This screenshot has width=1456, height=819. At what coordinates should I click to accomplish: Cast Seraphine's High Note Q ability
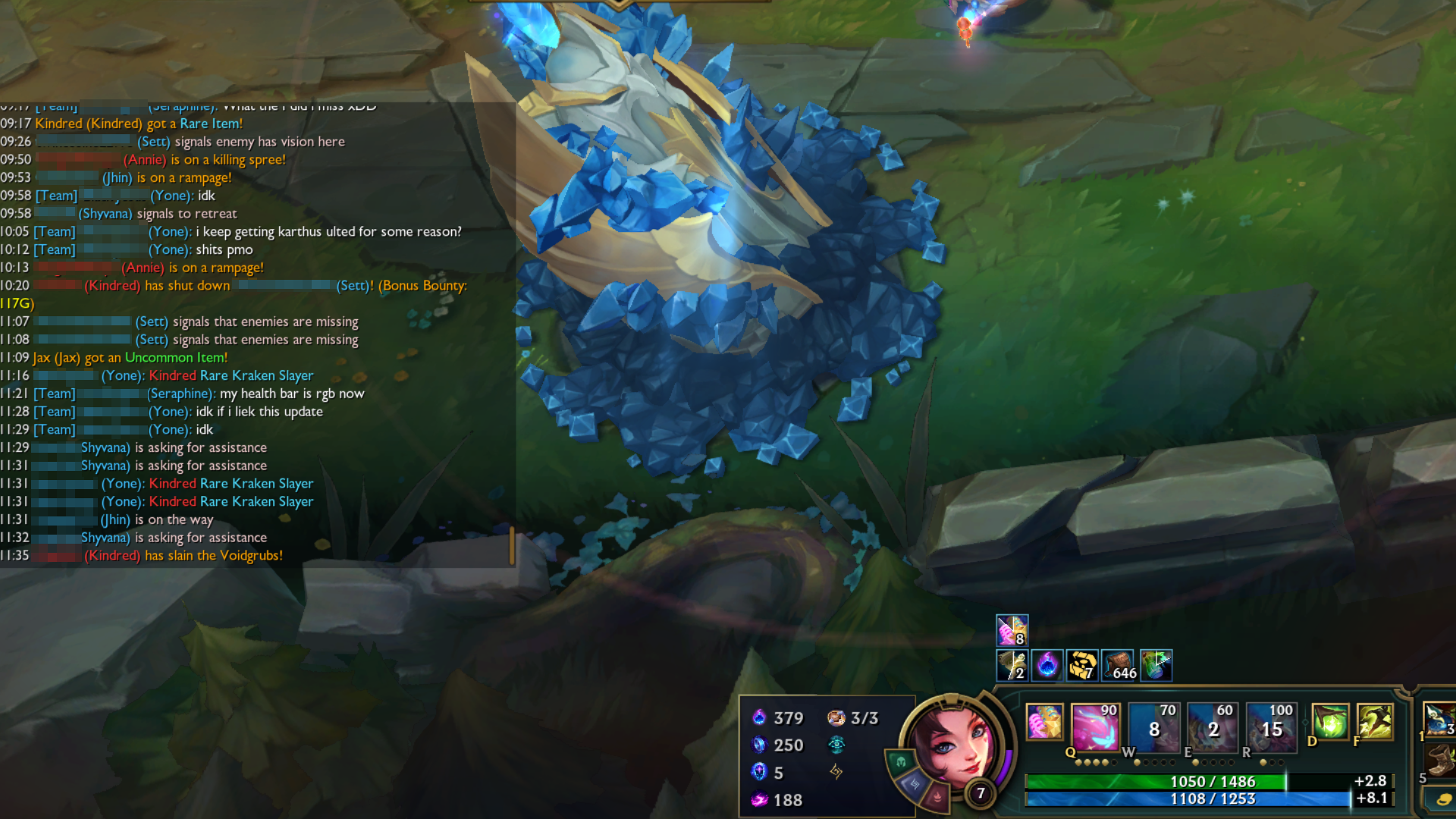pyautogui.click(x=1094, y=724)
